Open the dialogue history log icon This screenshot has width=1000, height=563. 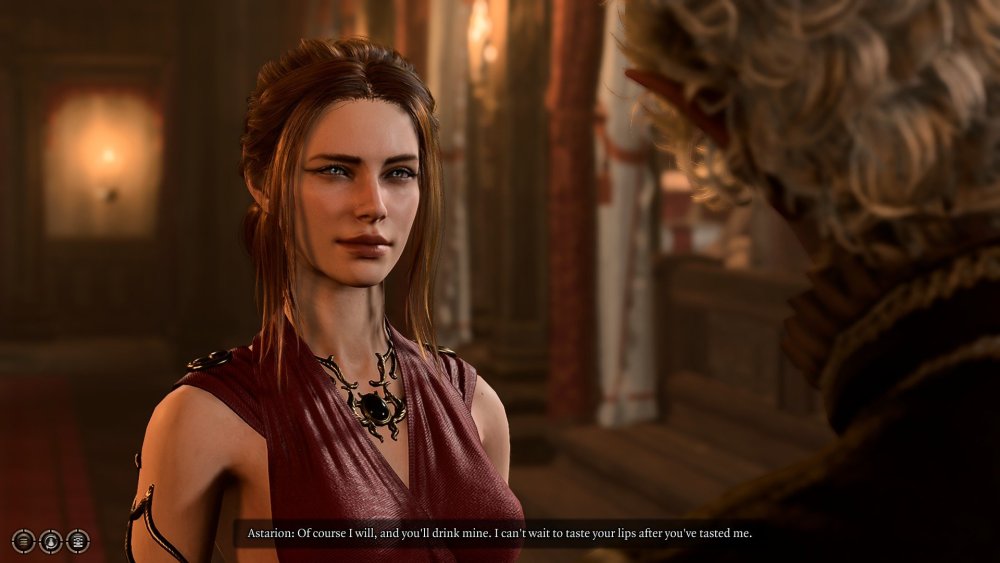77,541
